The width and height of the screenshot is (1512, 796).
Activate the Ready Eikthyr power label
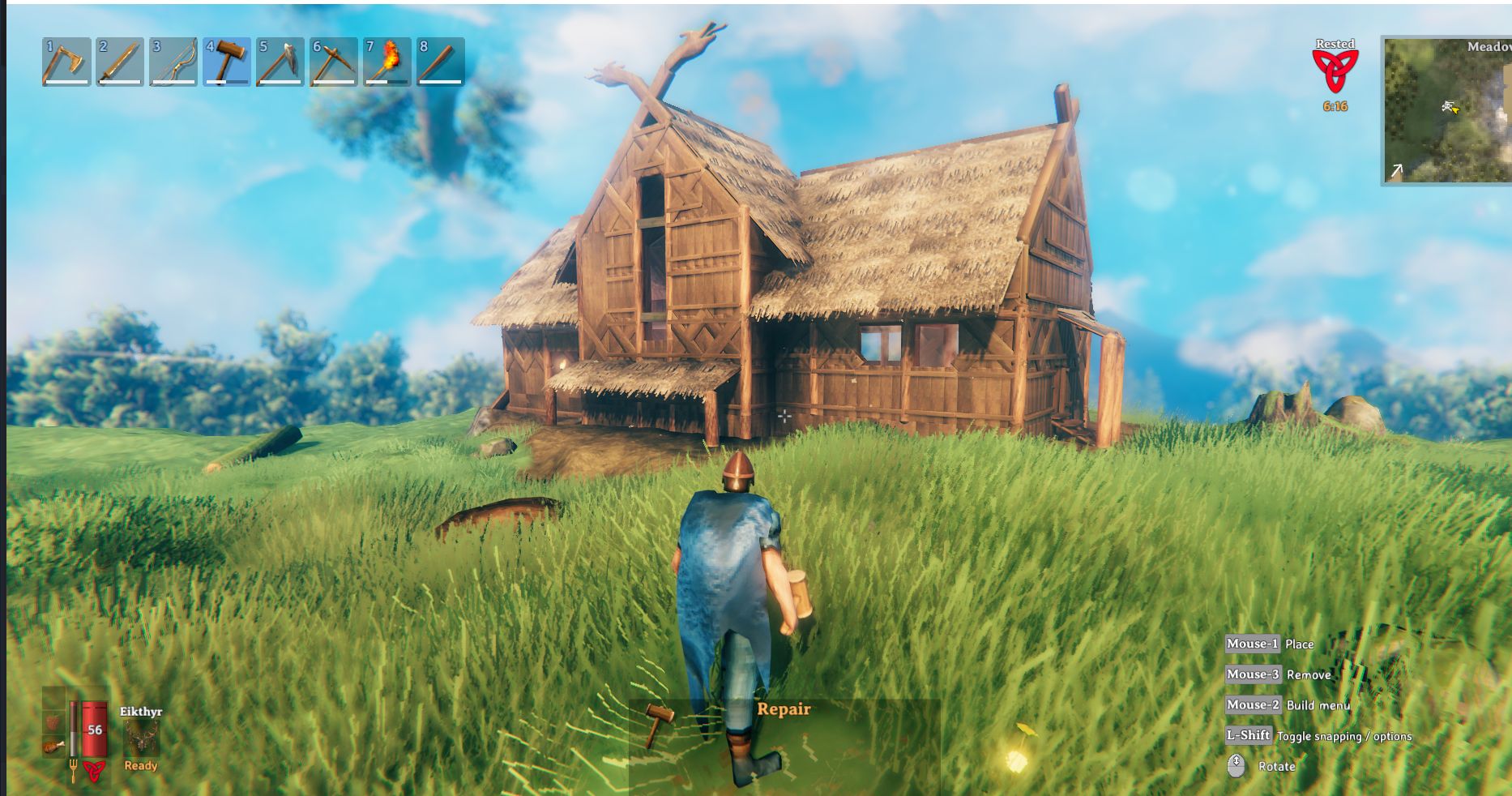pyautogui.click(x=139, y=766)
